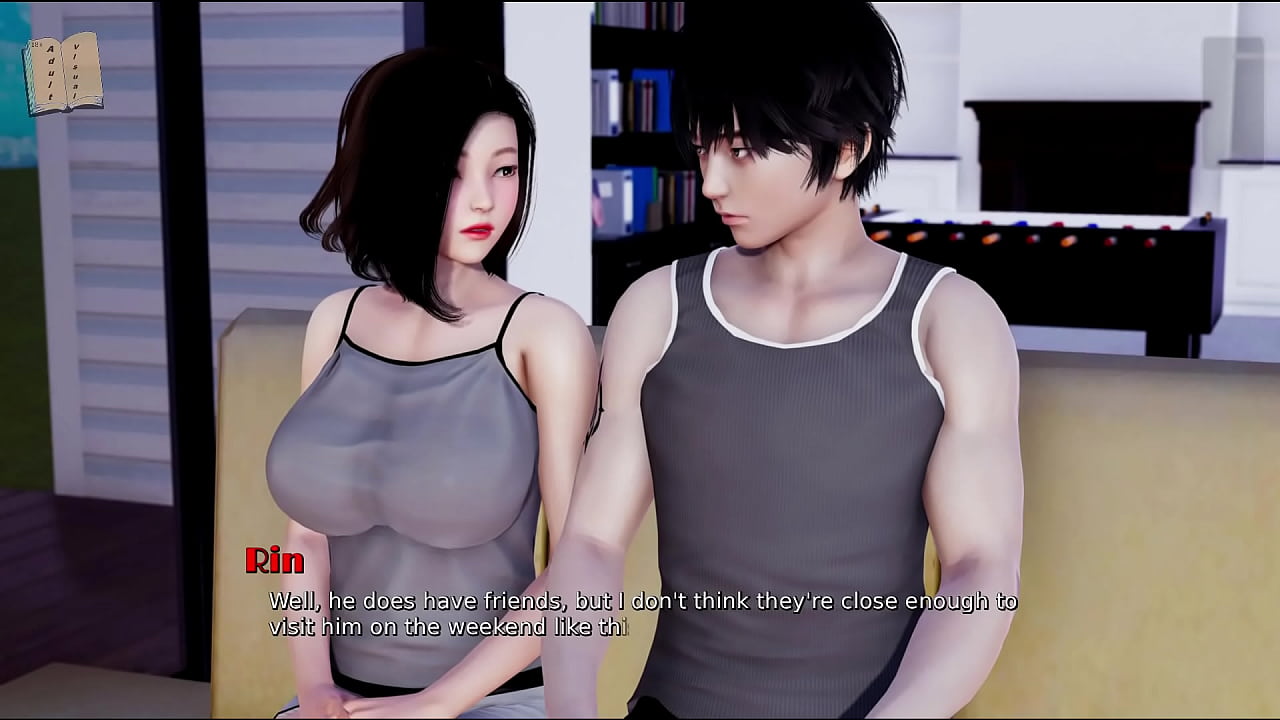
Task: Click the Adult Visual book logo
Action: 62,73
